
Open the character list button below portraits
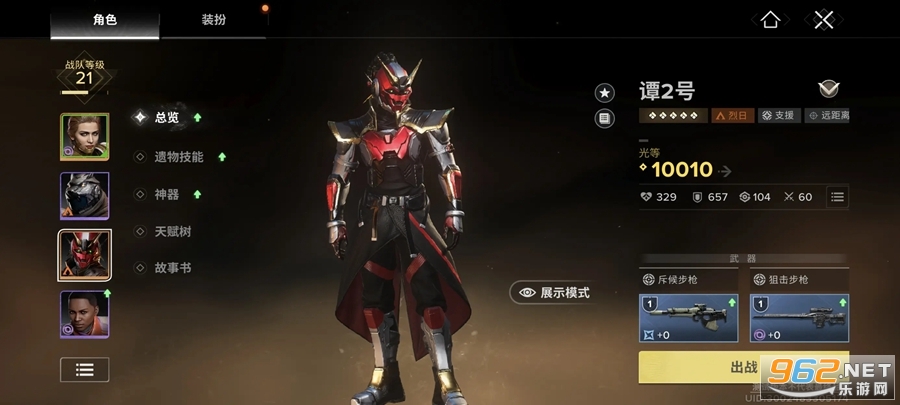[x=84, y=369]
